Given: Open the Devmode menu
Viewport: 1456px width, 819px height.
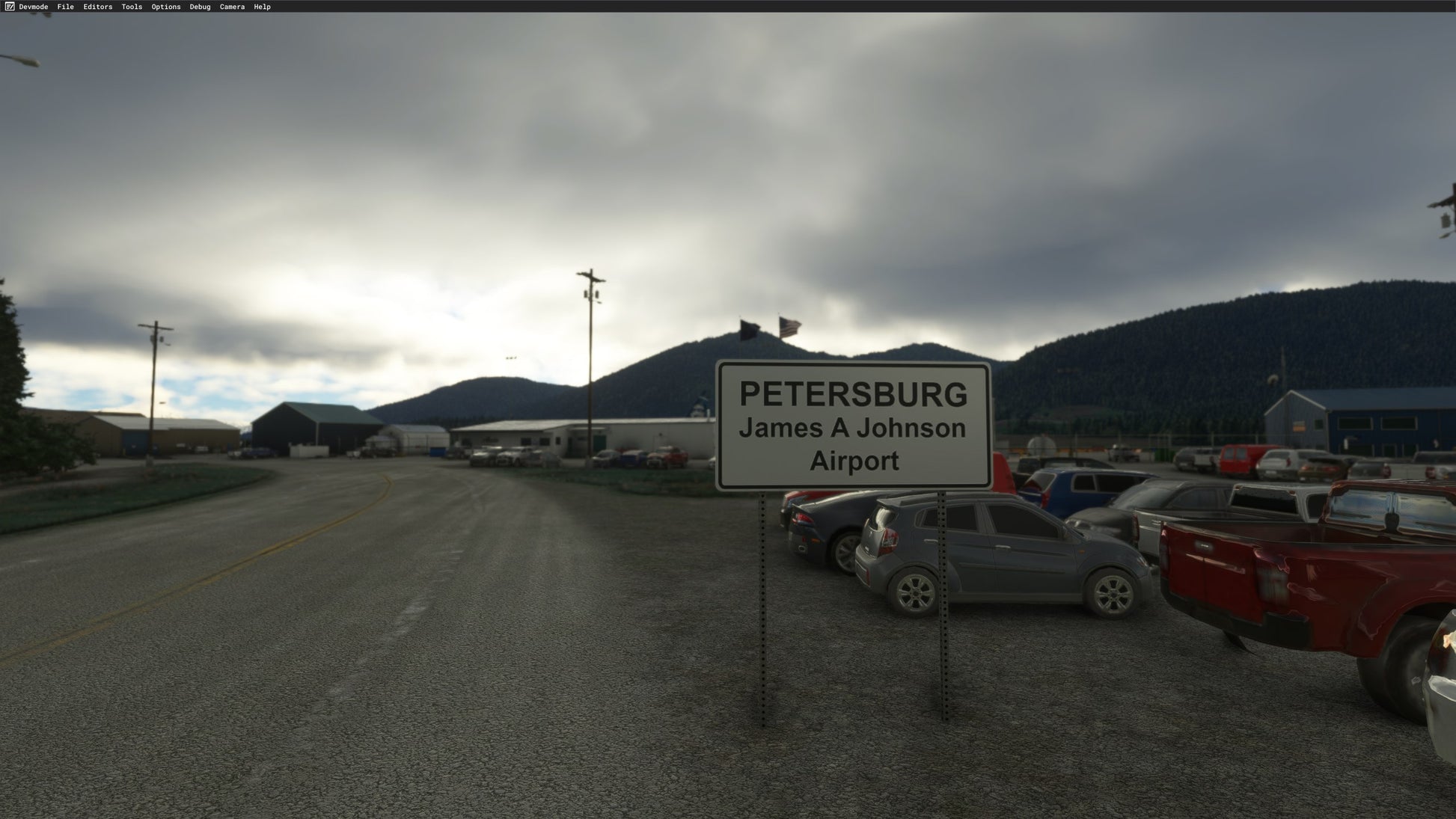Looking at the screenshot, I should (33, 7).
